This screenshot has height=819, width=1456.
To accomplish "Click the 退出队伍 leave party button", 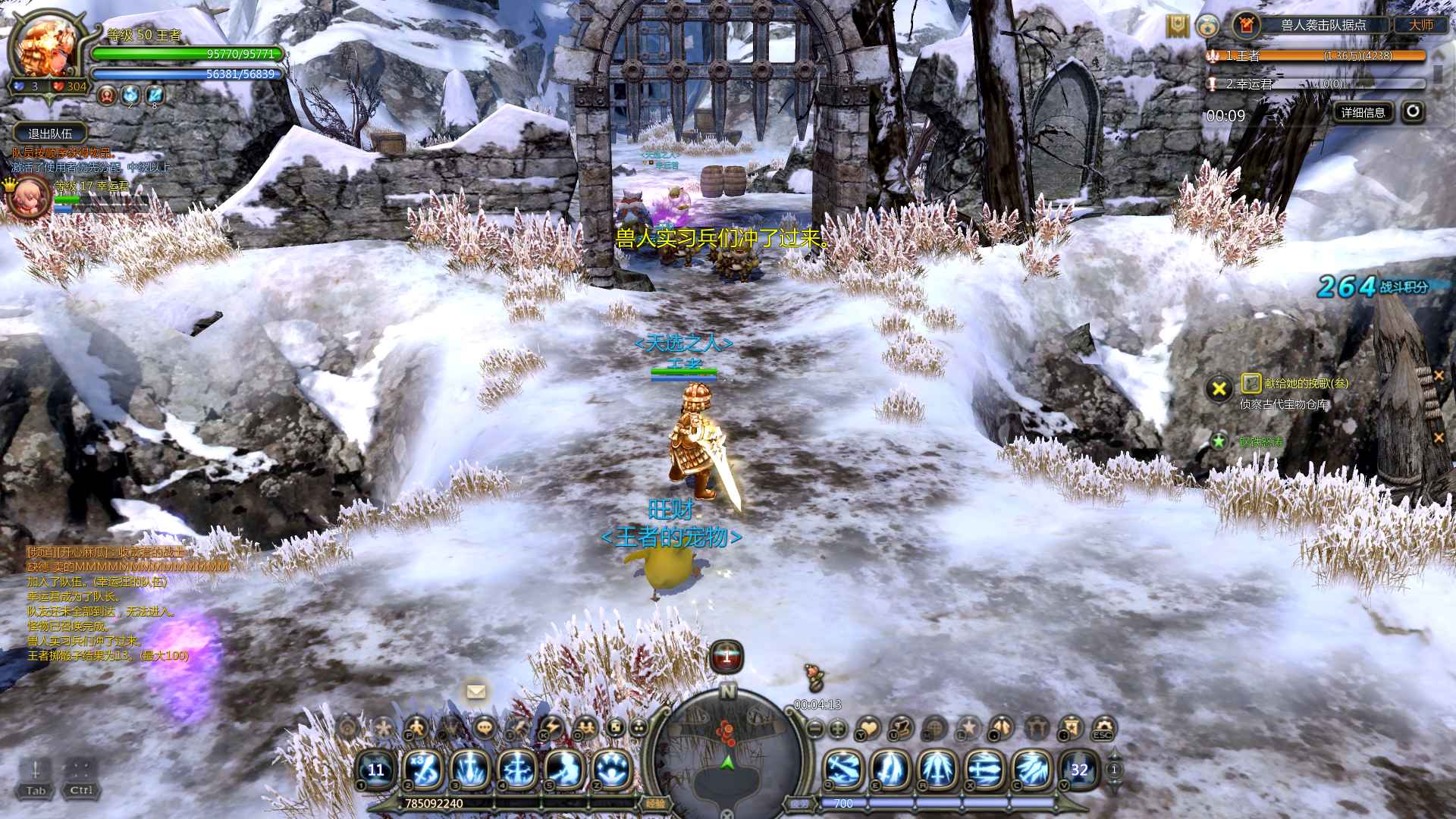I will 50,133.
